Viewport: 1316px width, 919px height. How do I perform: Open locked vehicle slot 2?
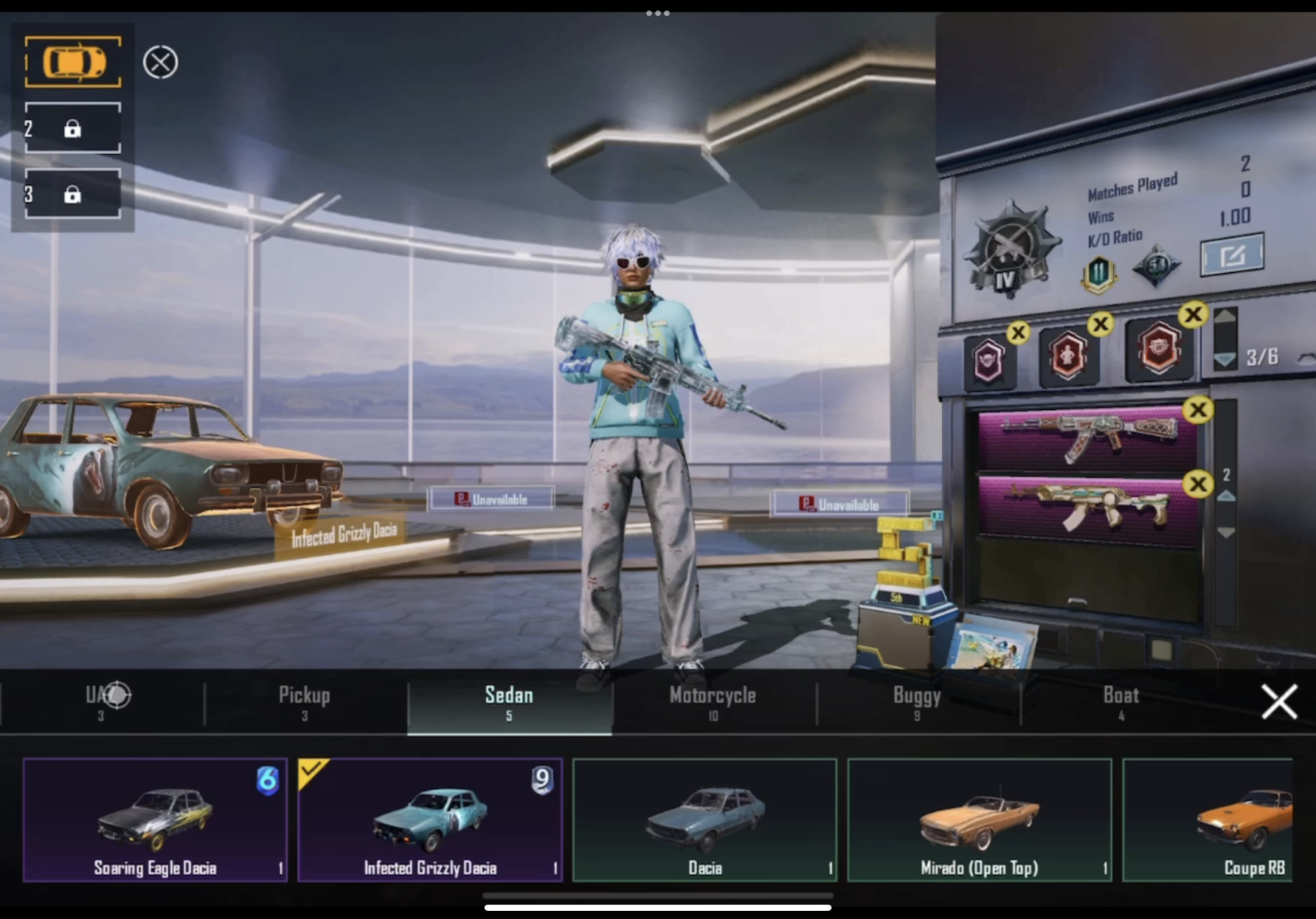pyautogui.click(x=72, y=128)
